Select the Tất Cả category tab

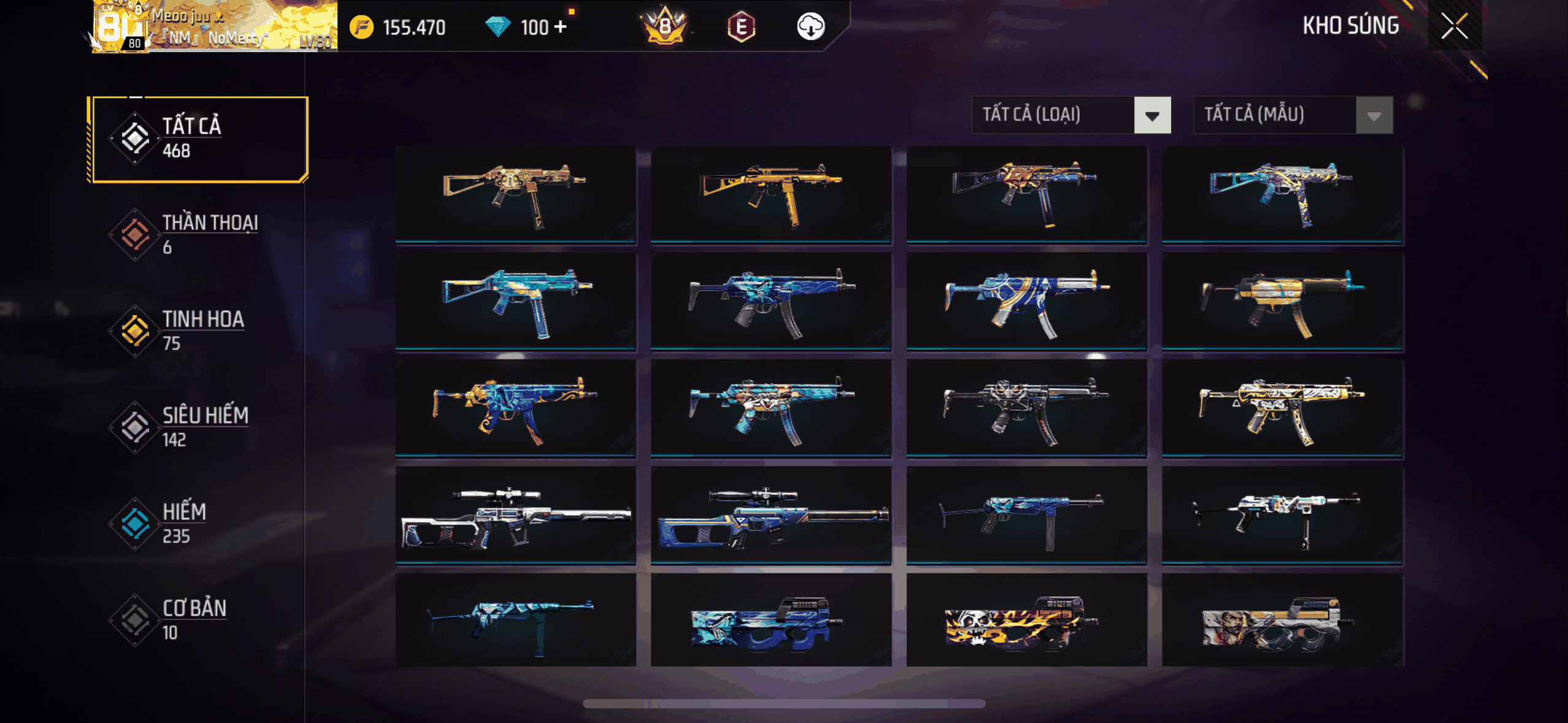(x=198, y=139)
